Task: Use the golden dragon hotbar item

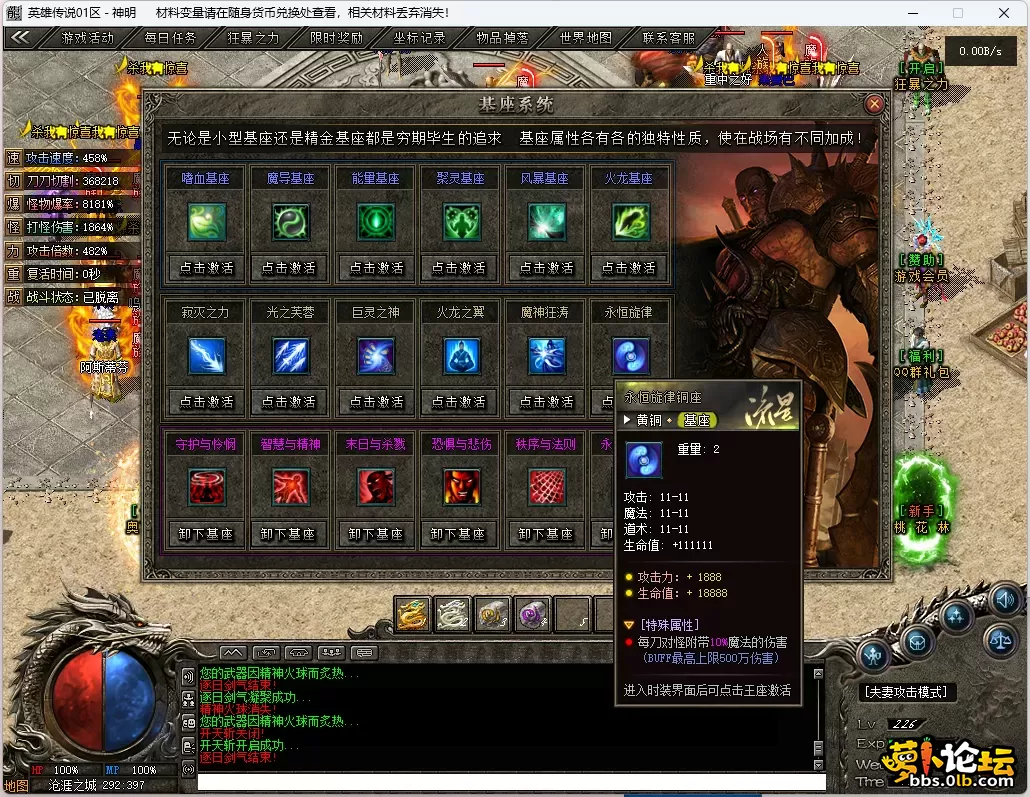Action: [x=412, y=615]
